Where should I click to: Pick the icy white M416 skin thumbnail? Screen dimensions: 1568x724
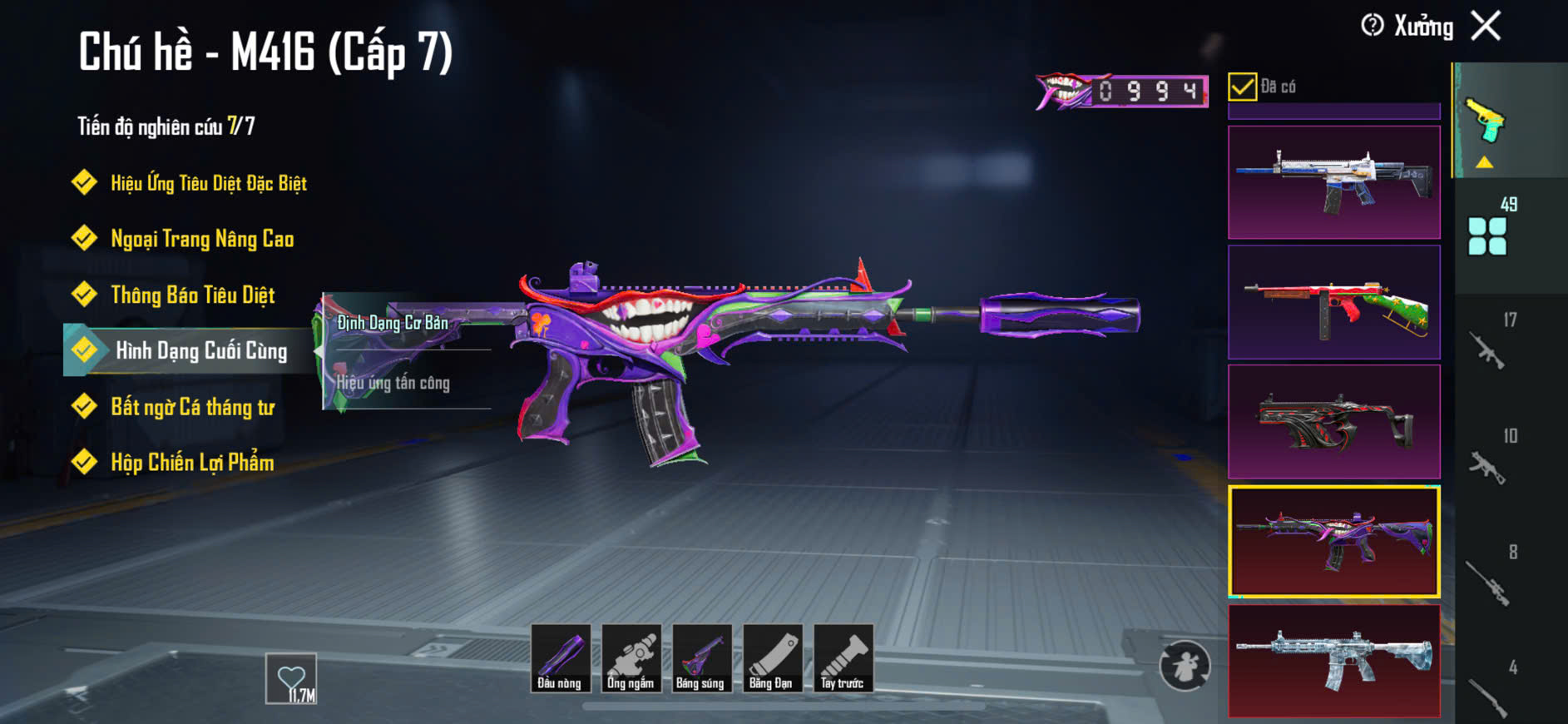pos(1333,661)
